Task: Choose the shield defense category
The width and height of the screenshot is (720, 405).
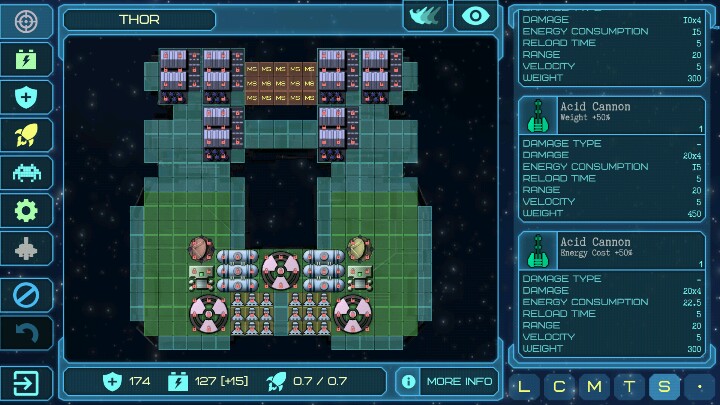Action: pyautogui.click(x=27, y=96)
